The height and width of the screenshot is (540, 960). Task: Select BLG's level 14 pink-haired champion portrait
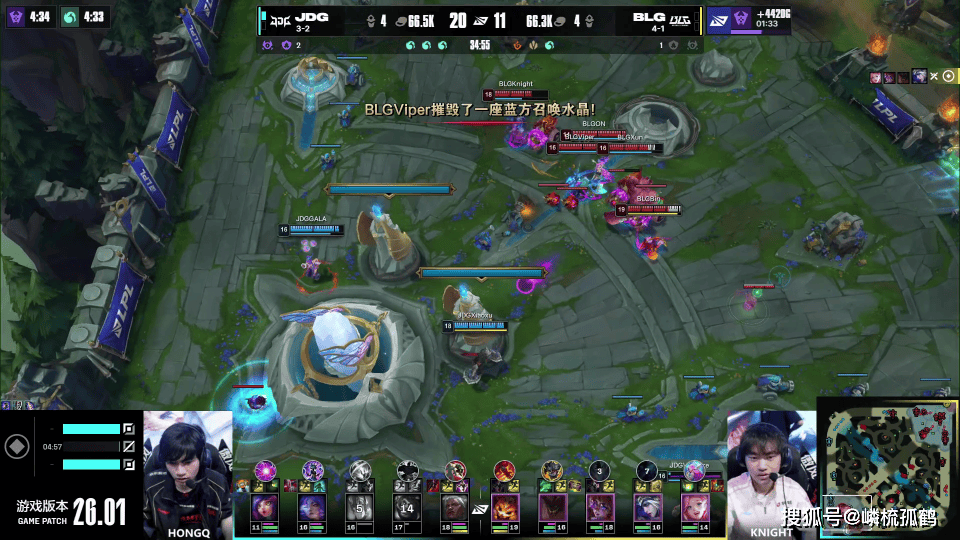(x=697, y=505)
